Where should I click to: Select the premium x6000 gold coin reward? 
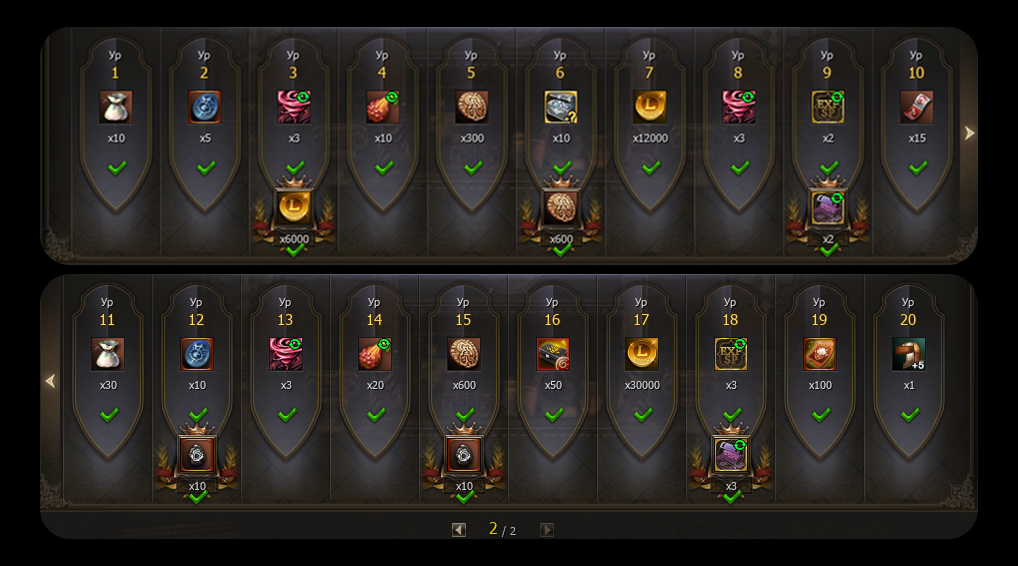pos(294,207)
